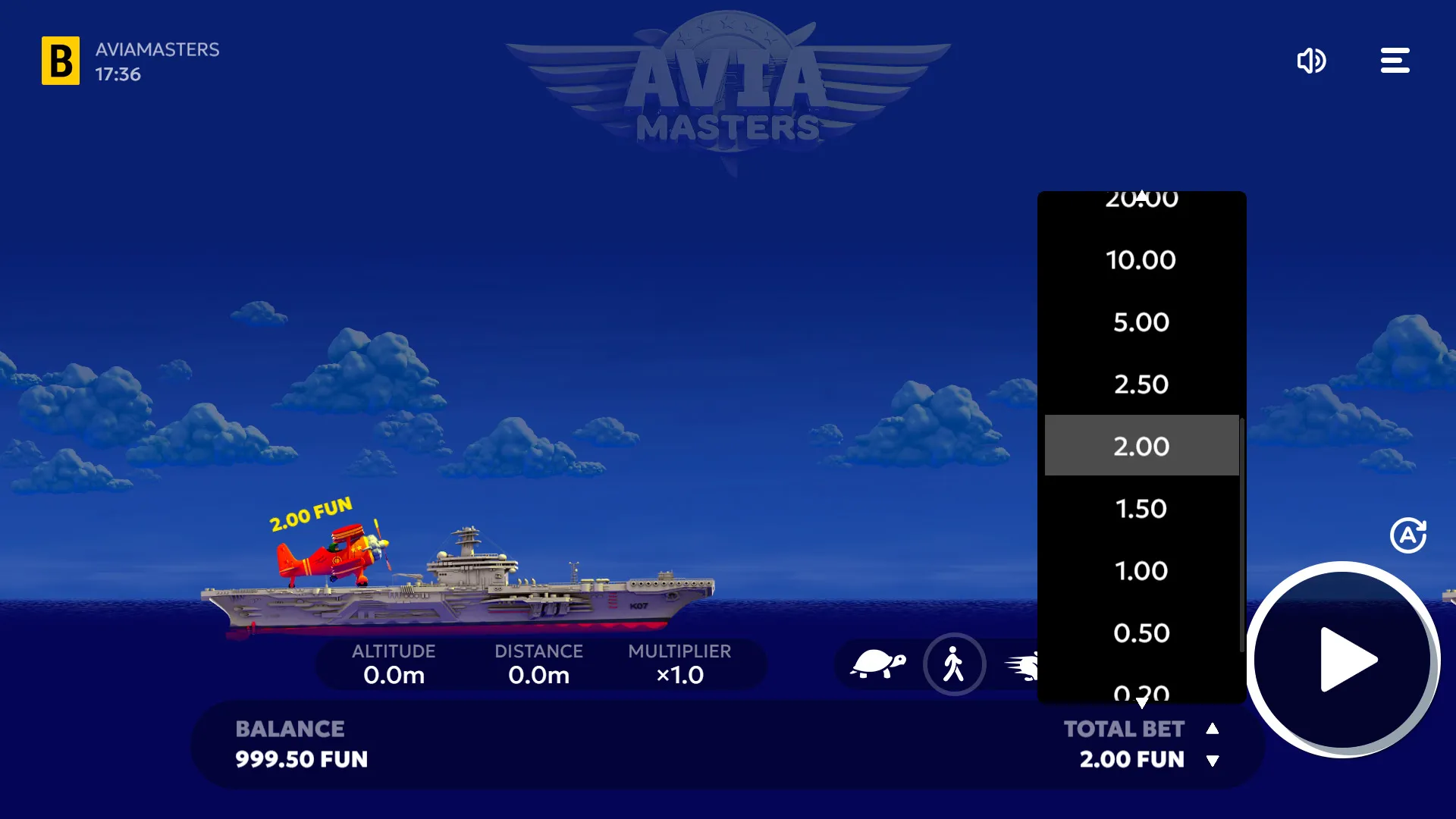
Task: Choose the walking person normal speed
Action: [954, 664]
